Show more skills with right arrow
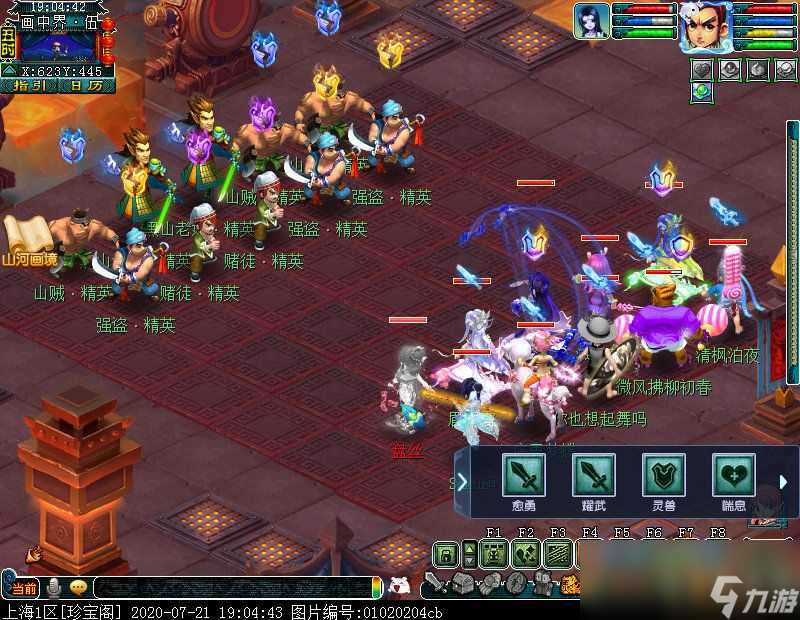 click(784, 482)
